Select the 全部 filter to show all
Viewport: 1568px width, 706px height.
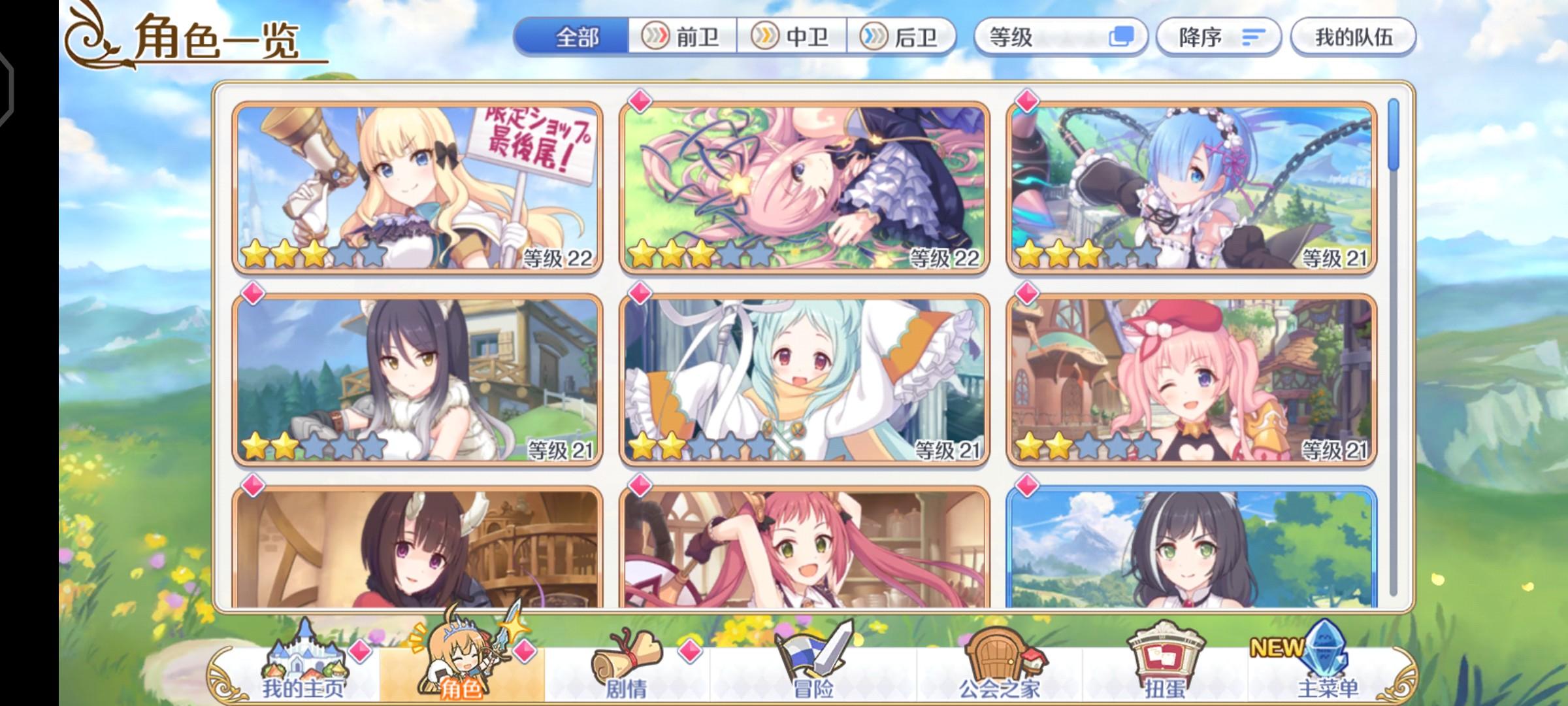(571, 37)
